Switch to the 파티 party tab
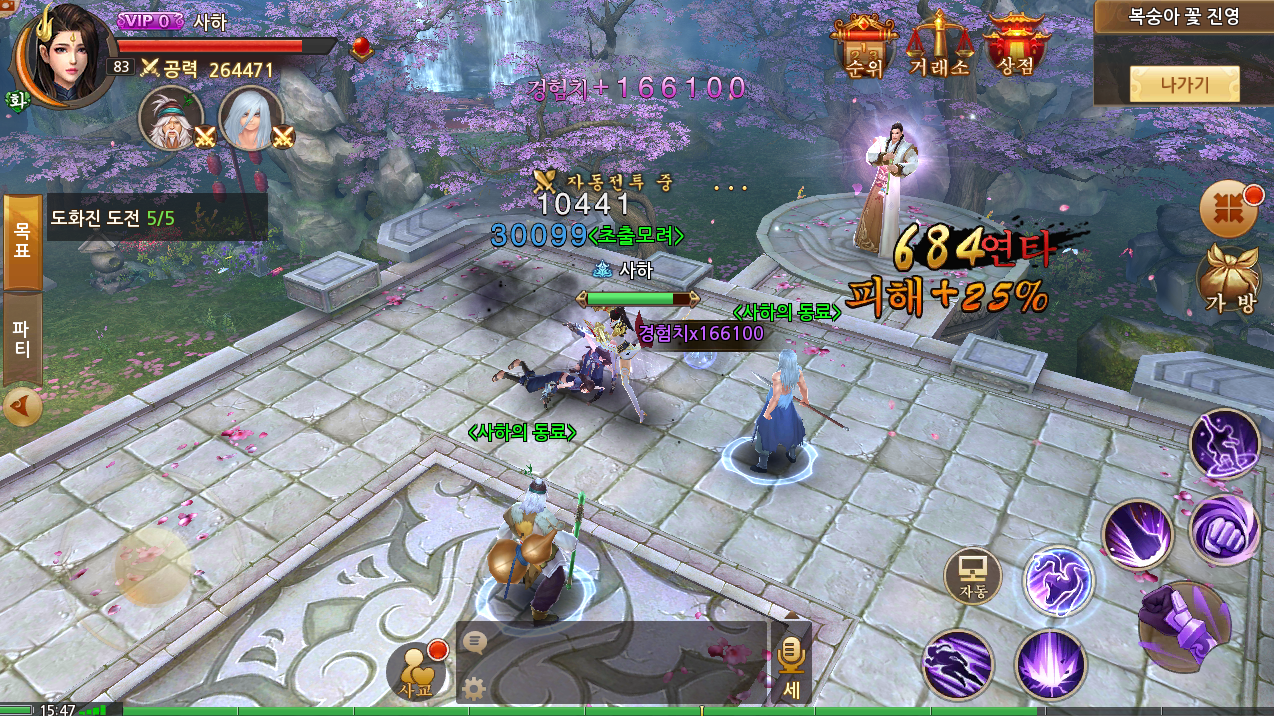The width and height of the screenshot is (1274, 716). click(22, 338)
